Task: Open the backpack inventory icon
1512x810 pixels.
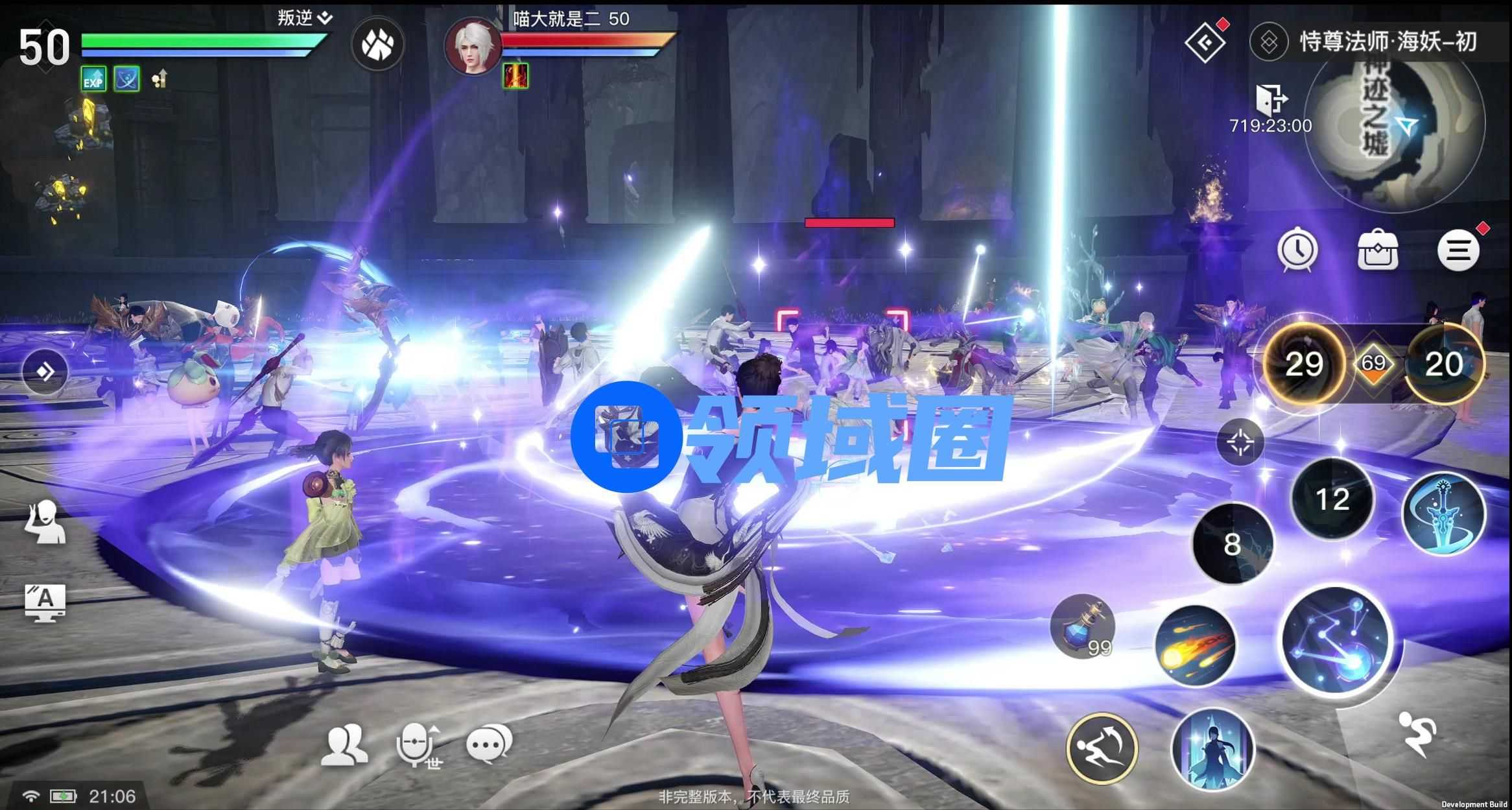Action: pos(1377,250)
